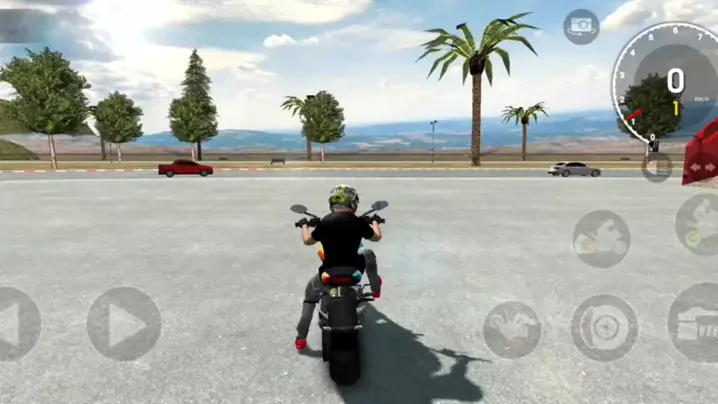This screenshot has width=718, height=404.
Task: Apply the brake disc button
Action: [604, 327]
